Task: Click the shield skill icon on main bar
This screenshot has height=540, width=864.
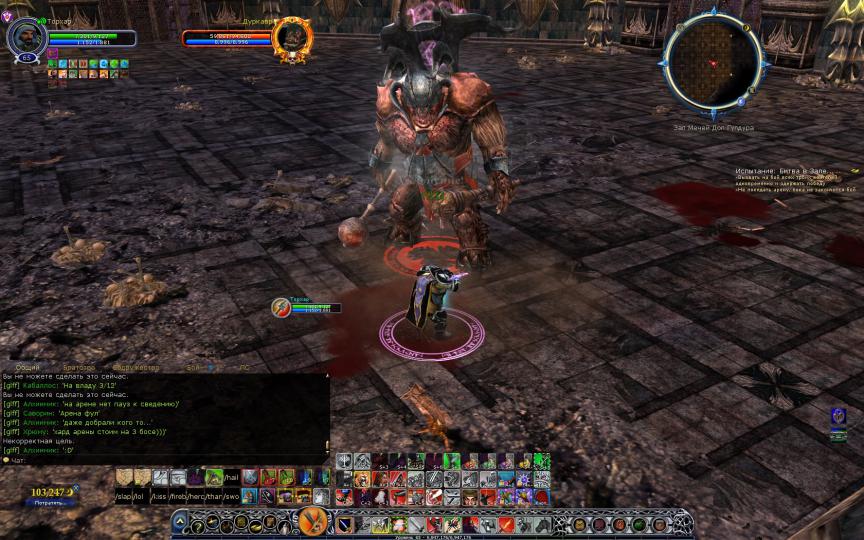Action: point(343,524)
